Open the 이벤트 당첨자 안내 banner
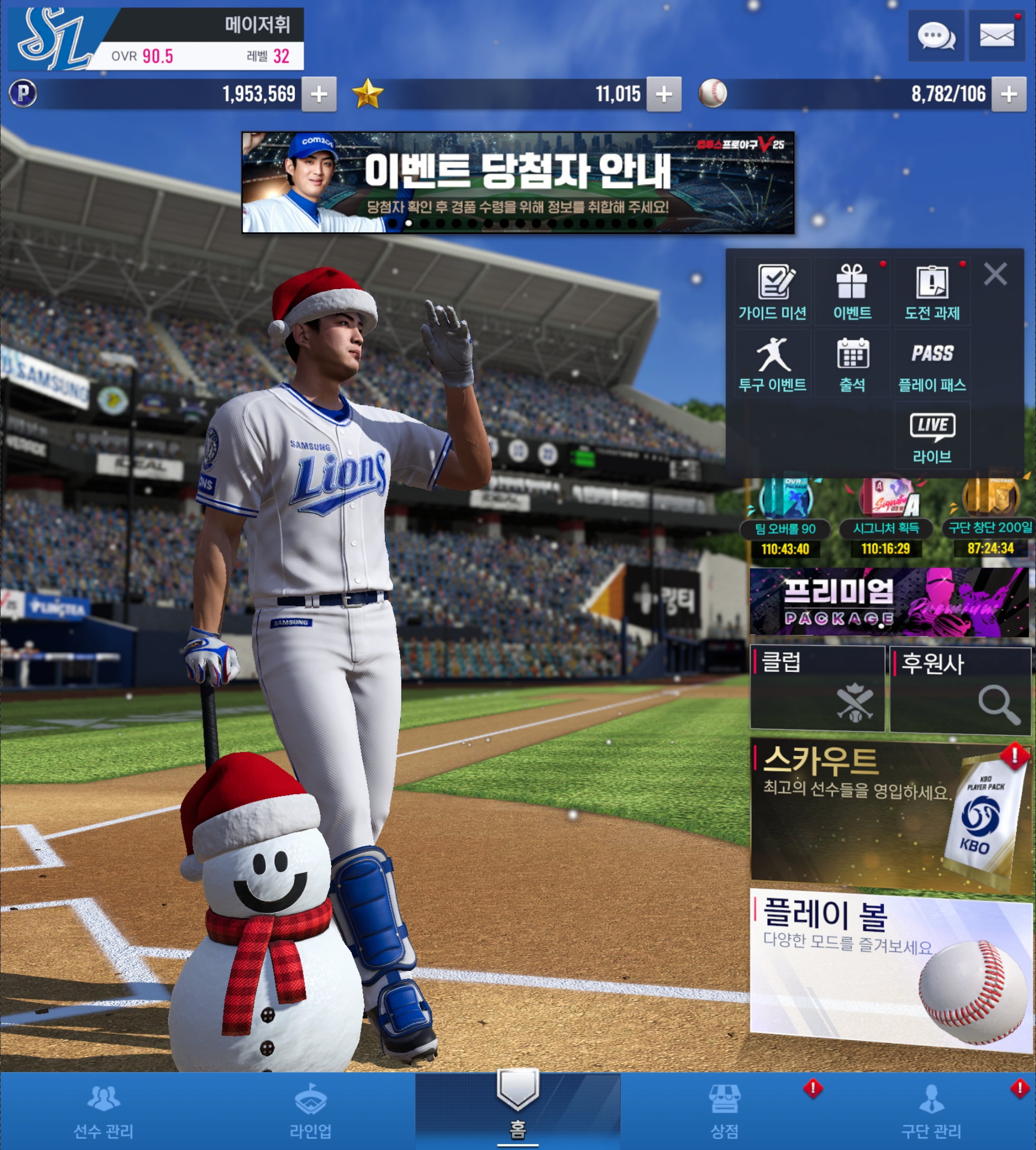1036x1150 pixels. click(x=517, y=182)
